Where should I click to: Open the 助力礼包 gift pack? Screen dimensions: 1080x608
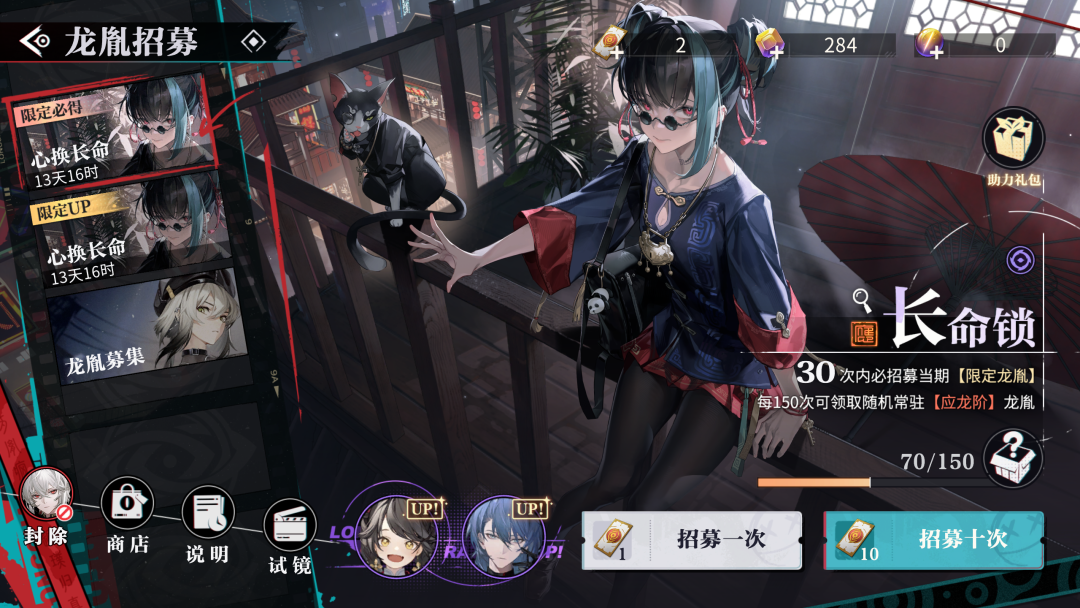[x=1014, y=138]
